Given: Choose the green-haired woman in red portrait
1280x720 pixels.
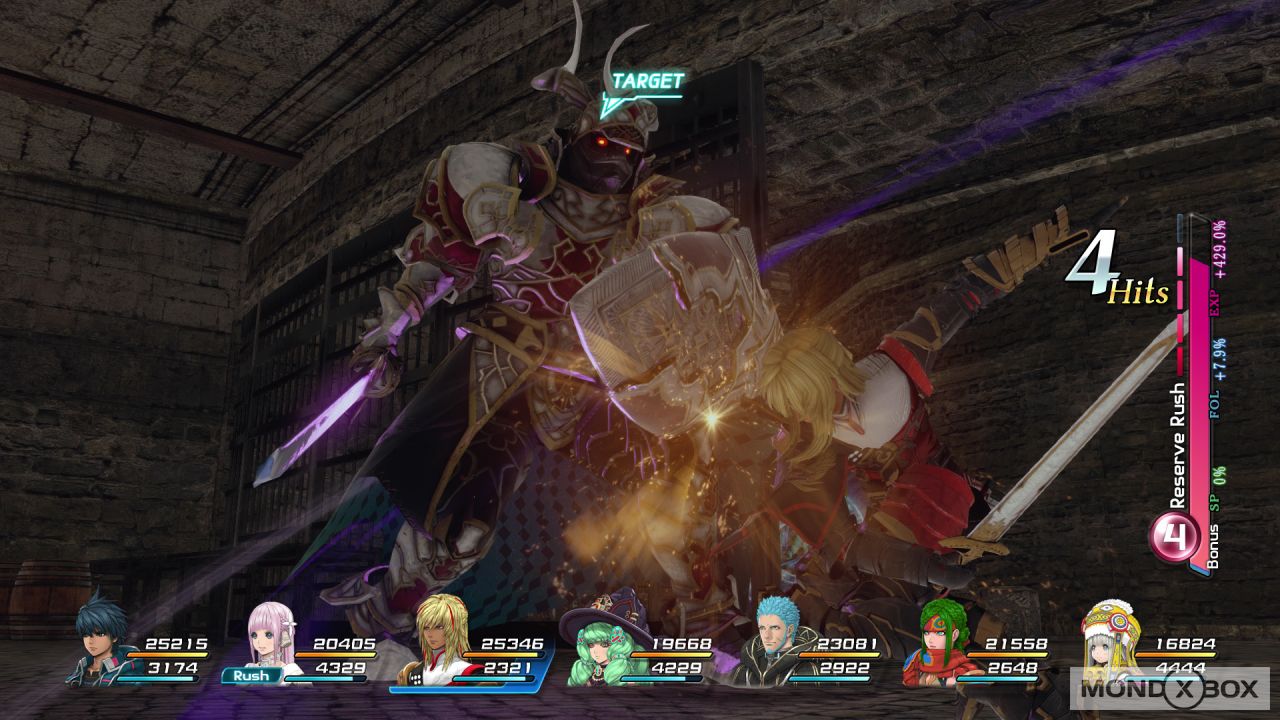Looking at the screenshot, I should pos(940,645).
